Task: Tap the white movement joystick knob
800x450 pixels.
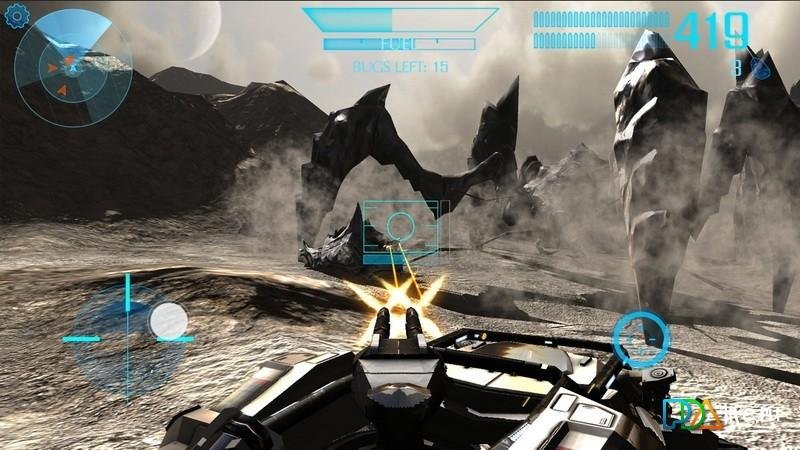Action: [168, 321]
